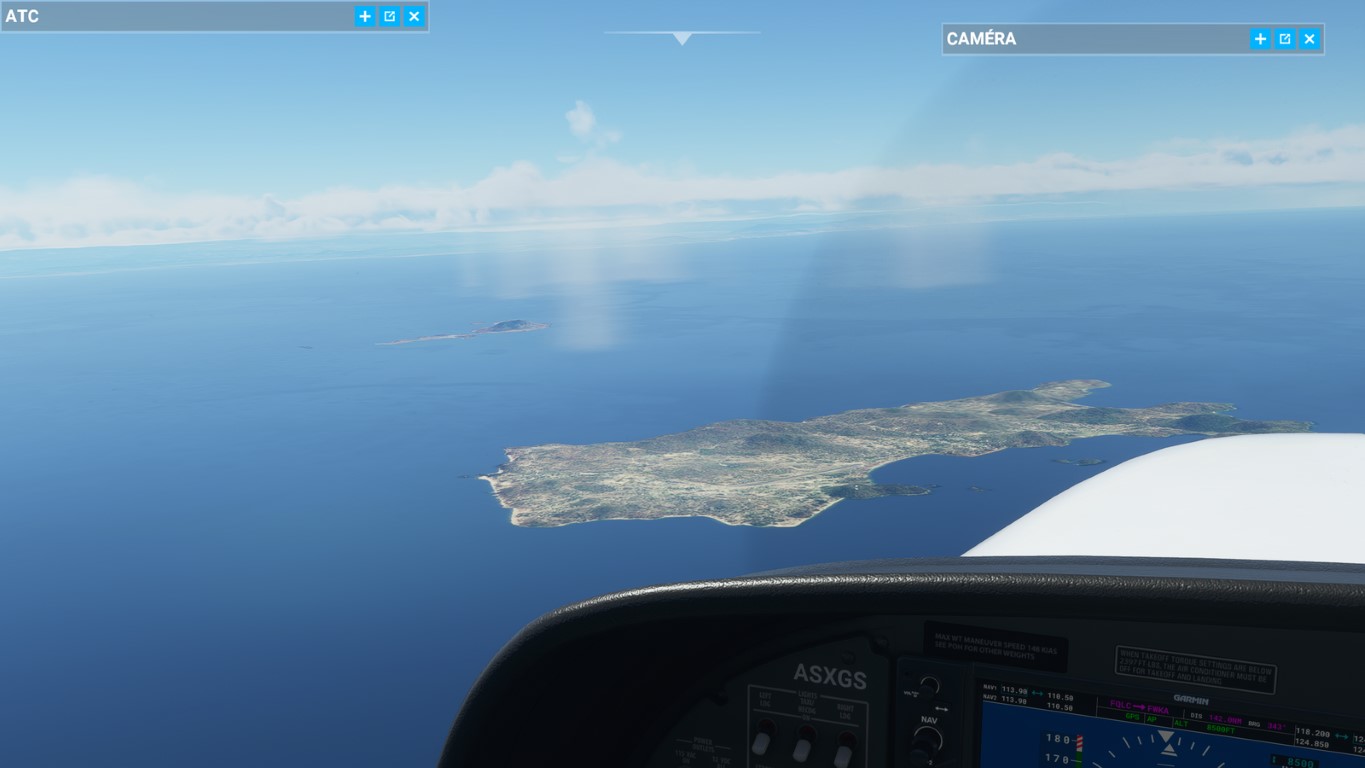The image size is (1365, 768).
Task: Close the ATC panel
Action: [x=414, y=16]
